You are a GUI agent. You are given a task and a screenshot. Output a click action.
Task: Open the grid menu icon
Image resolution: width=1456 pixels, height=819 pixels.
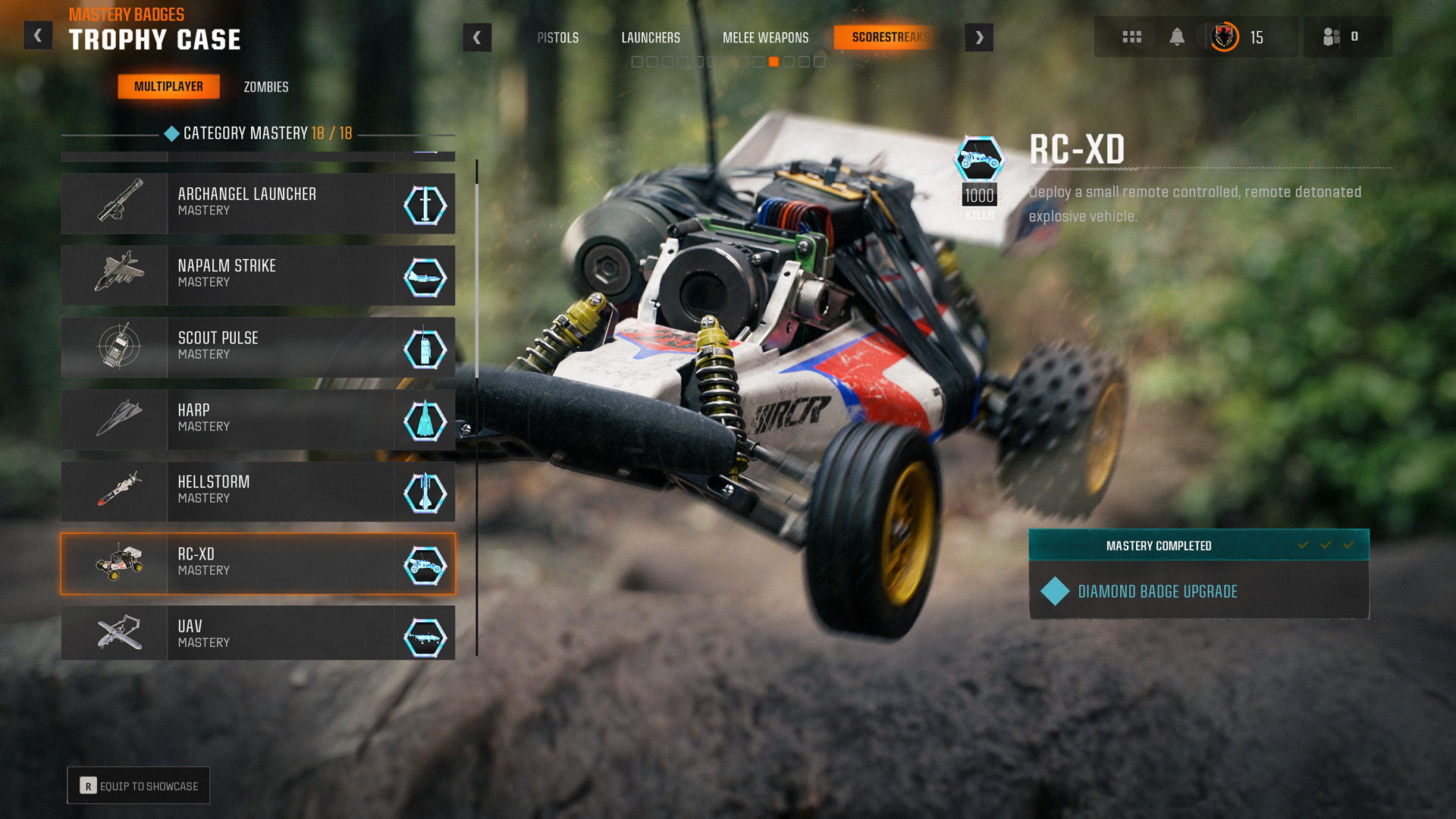click(x=1131, y=37)
